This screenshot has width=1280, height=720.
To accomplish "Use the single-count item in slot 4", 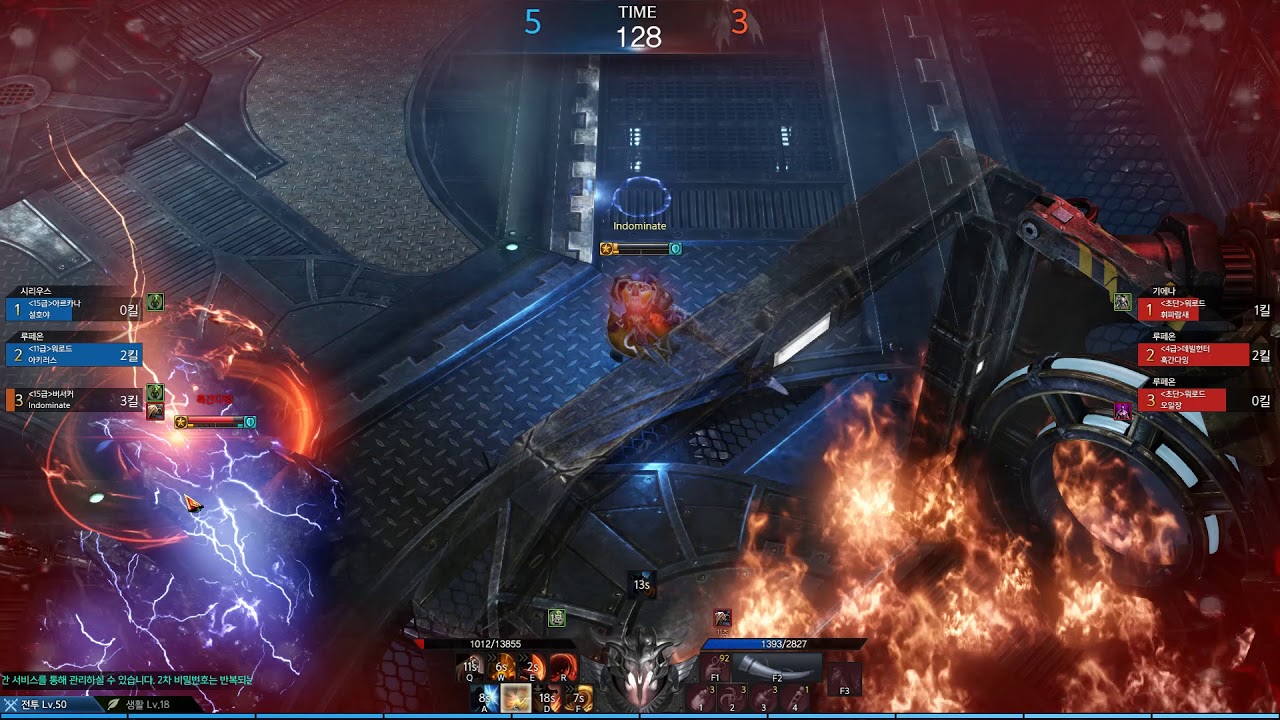I will tap(795, 697).
